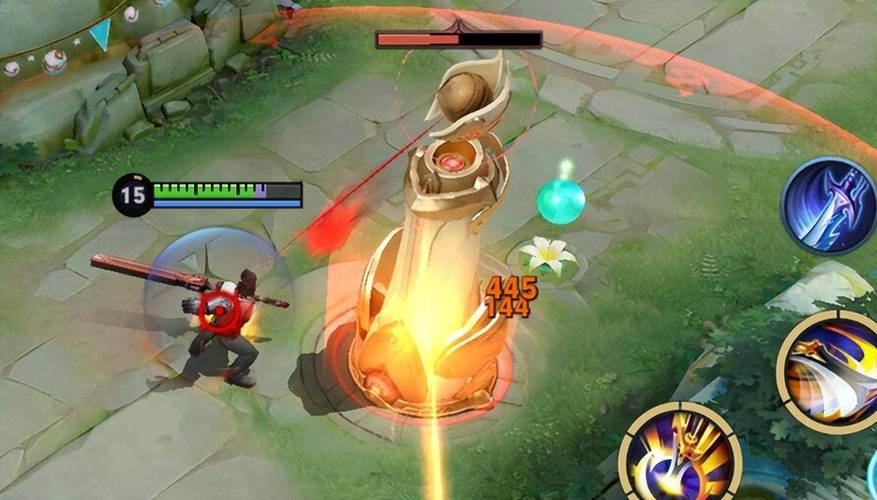Activate the blue glowing sword skill
877x500 pixels.
829,205
